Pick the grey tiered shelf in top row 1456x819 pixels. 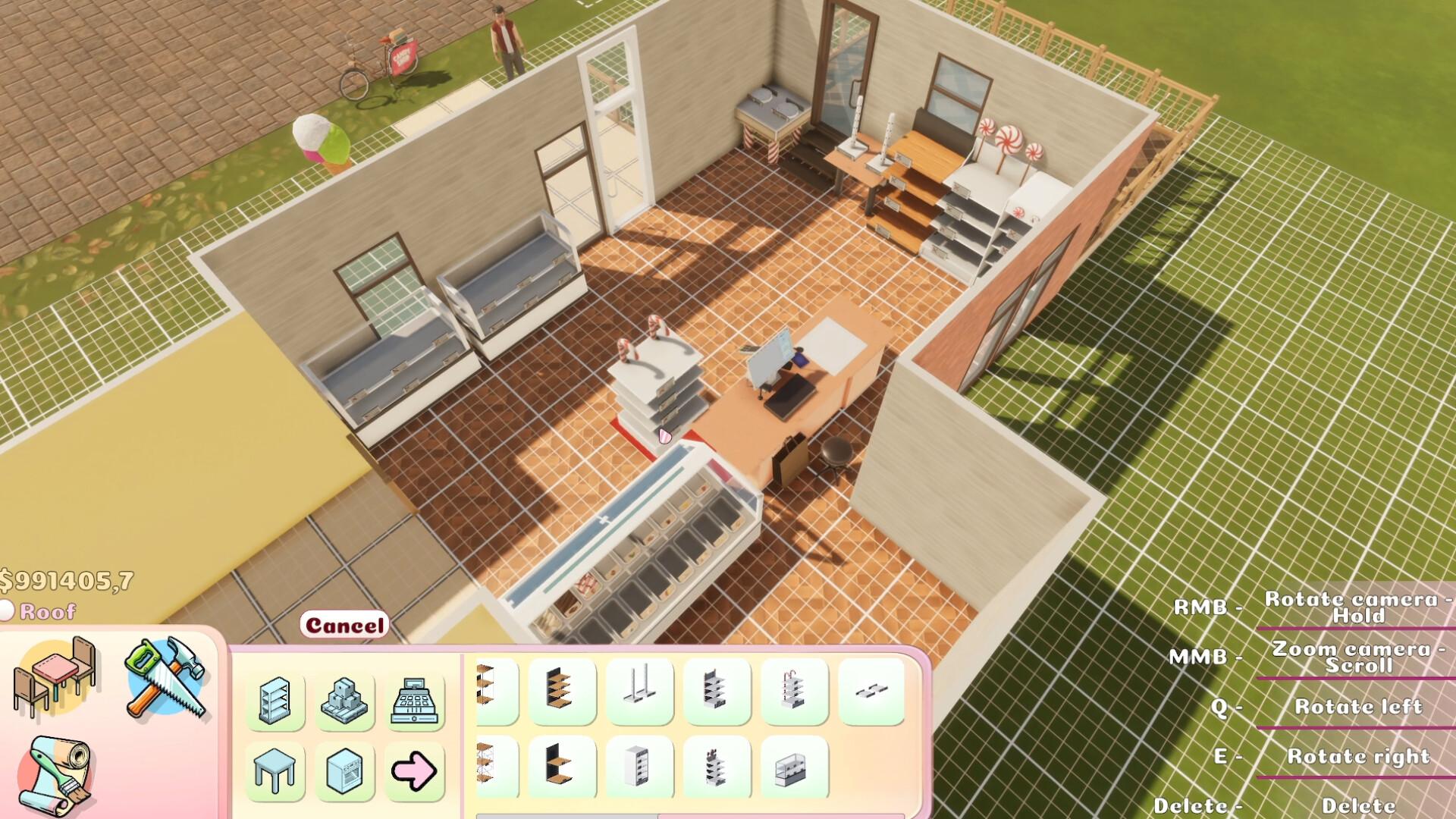point(717,691)
